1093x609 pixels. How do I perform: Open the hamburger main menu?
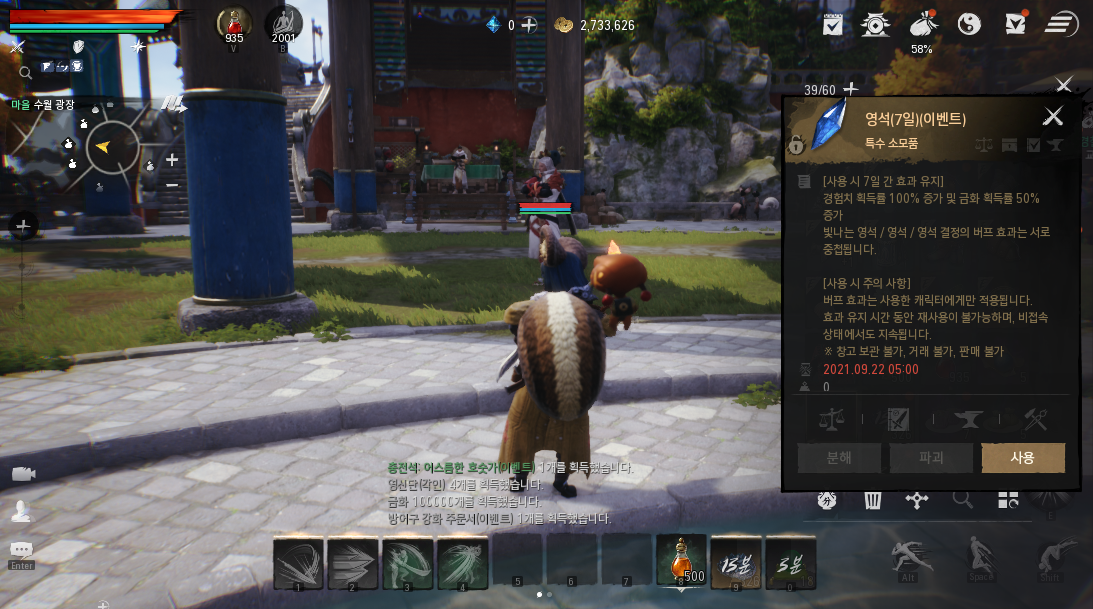click(1061, 24)
